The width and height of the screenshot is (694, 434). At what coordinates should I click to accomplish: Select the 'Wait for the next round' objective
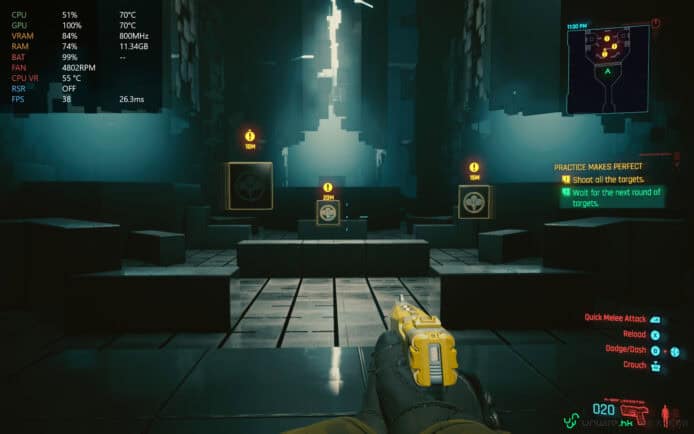pyautogui.click(x=612, y=197)
